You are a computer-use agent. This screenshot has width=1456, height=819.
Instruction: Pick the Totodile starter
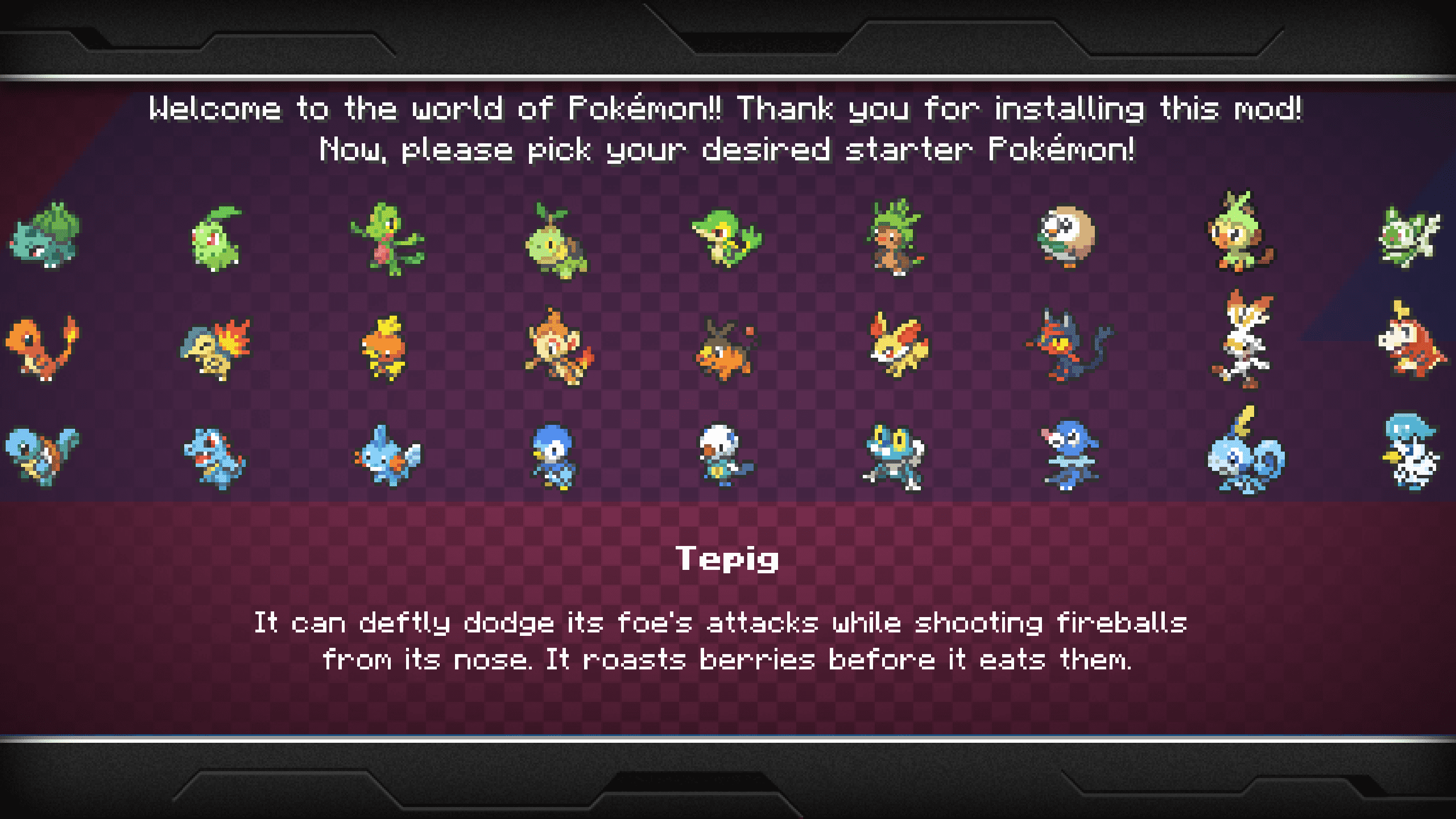pyautogui.click(x=214, y=458)
